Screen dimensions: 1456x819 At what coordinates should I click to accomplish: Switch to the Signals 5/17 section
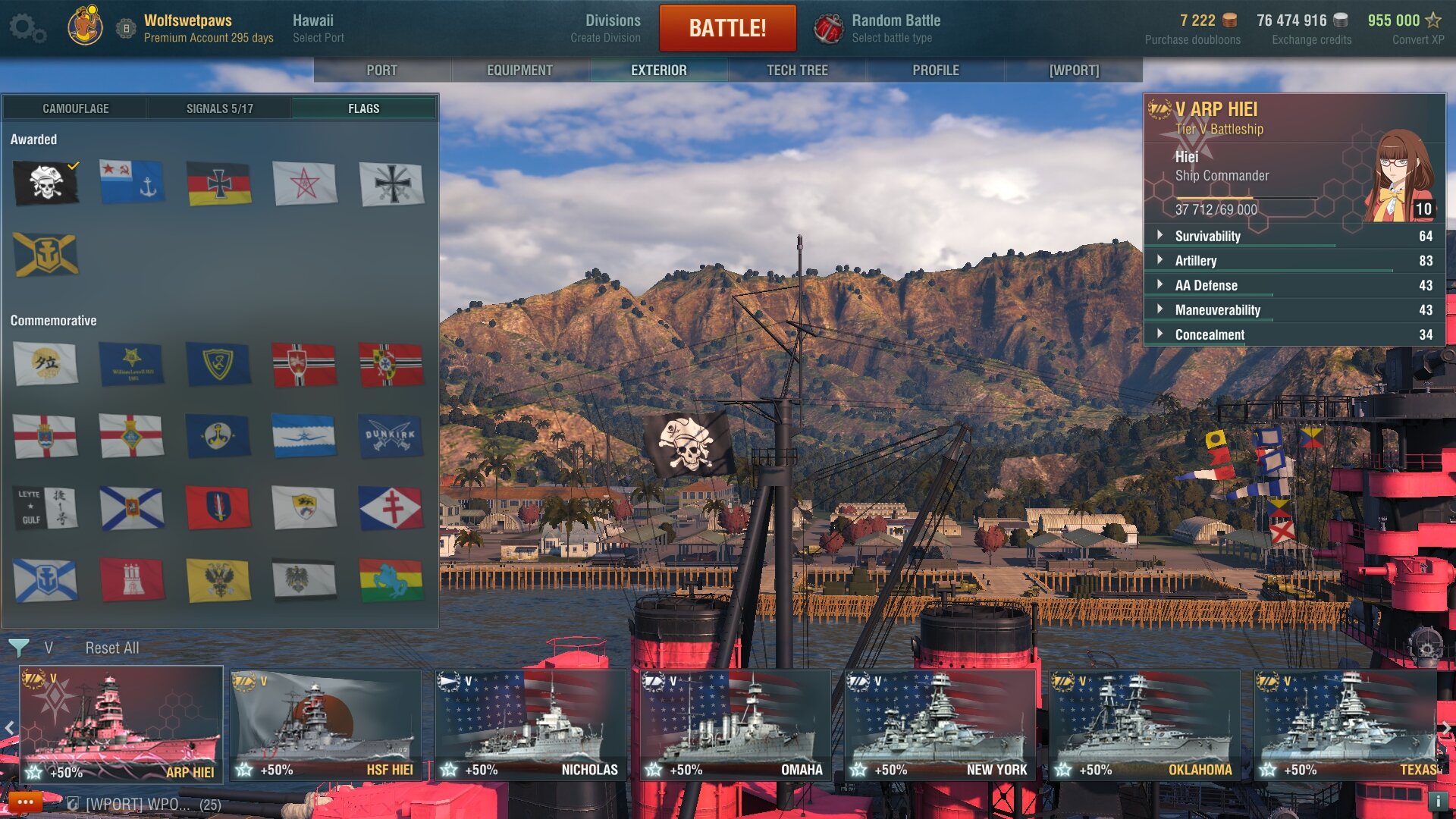click(219, 108)
